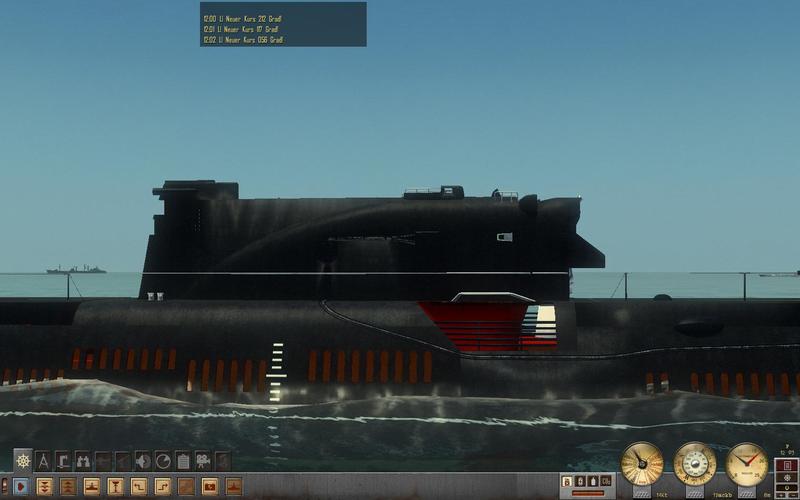Viewport: 800px width, 500px height.
Task: Click the camera snapshot order button
Action: pyautogui.click(x=210, y=486)
